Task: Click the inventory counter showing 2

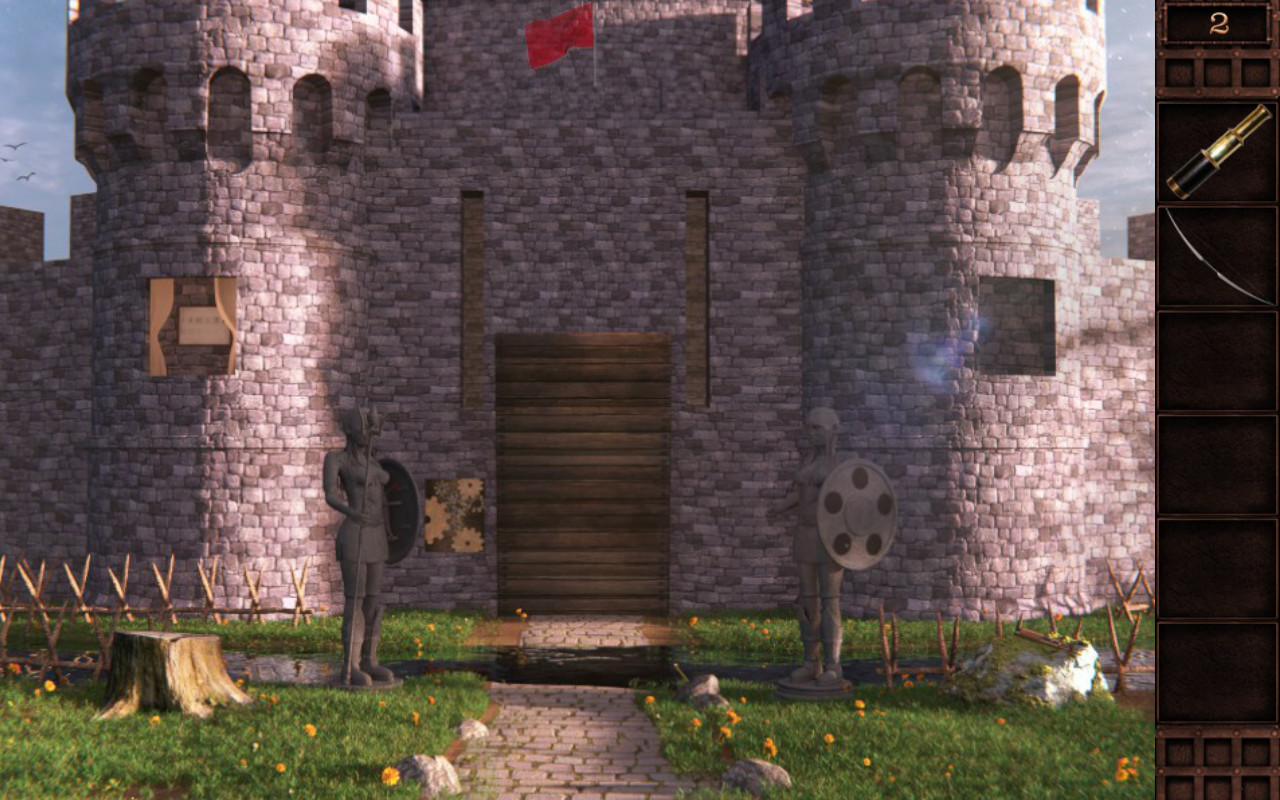Action: [x=1218, y=24]
